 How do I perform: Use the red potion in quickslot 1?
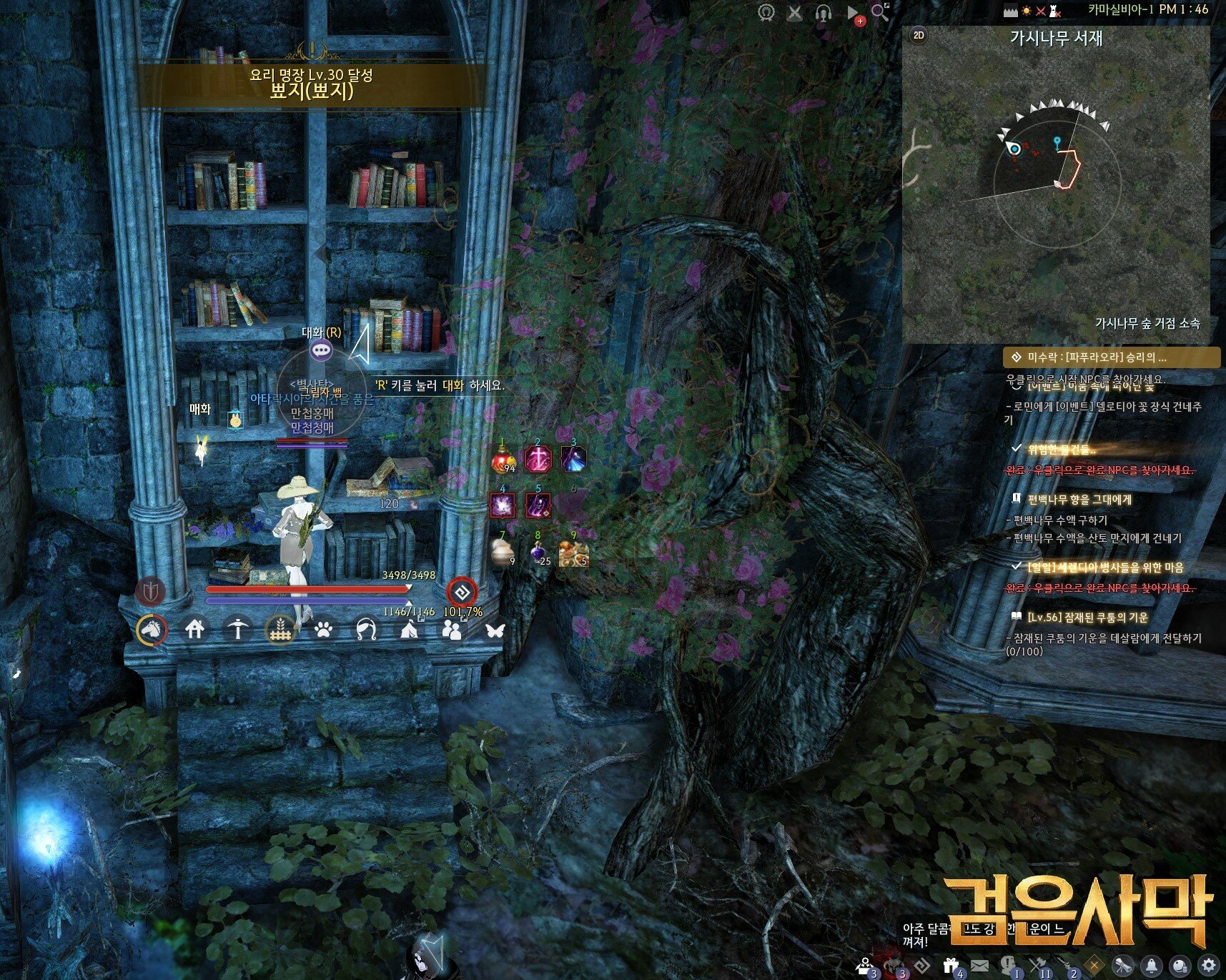point(504,459)
